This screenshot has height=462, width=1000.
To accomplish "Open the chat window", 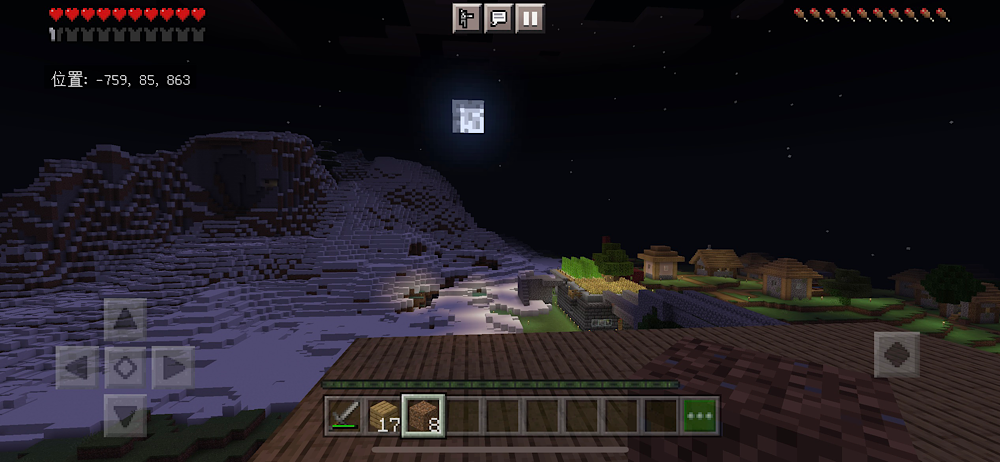I will 498,18.
